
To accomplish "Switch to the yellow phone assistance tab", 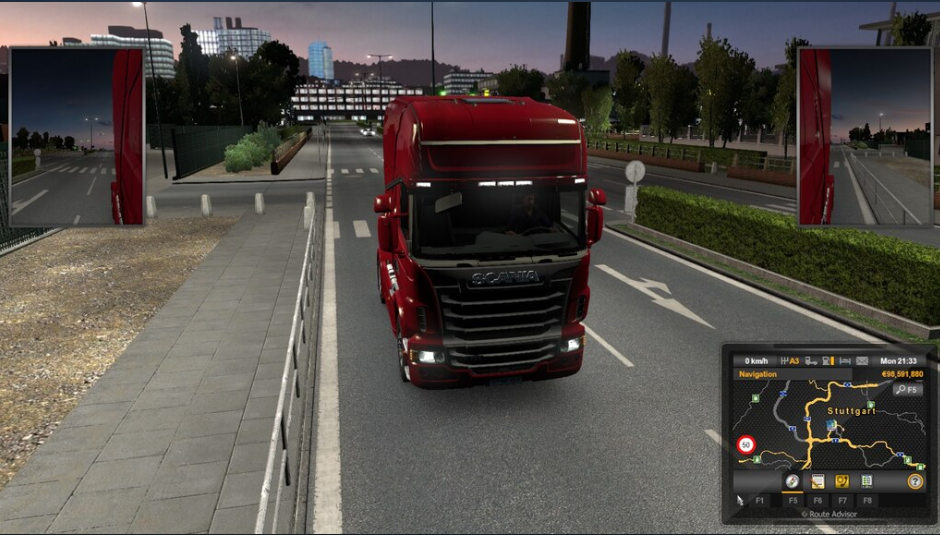I will pos(842,481).
